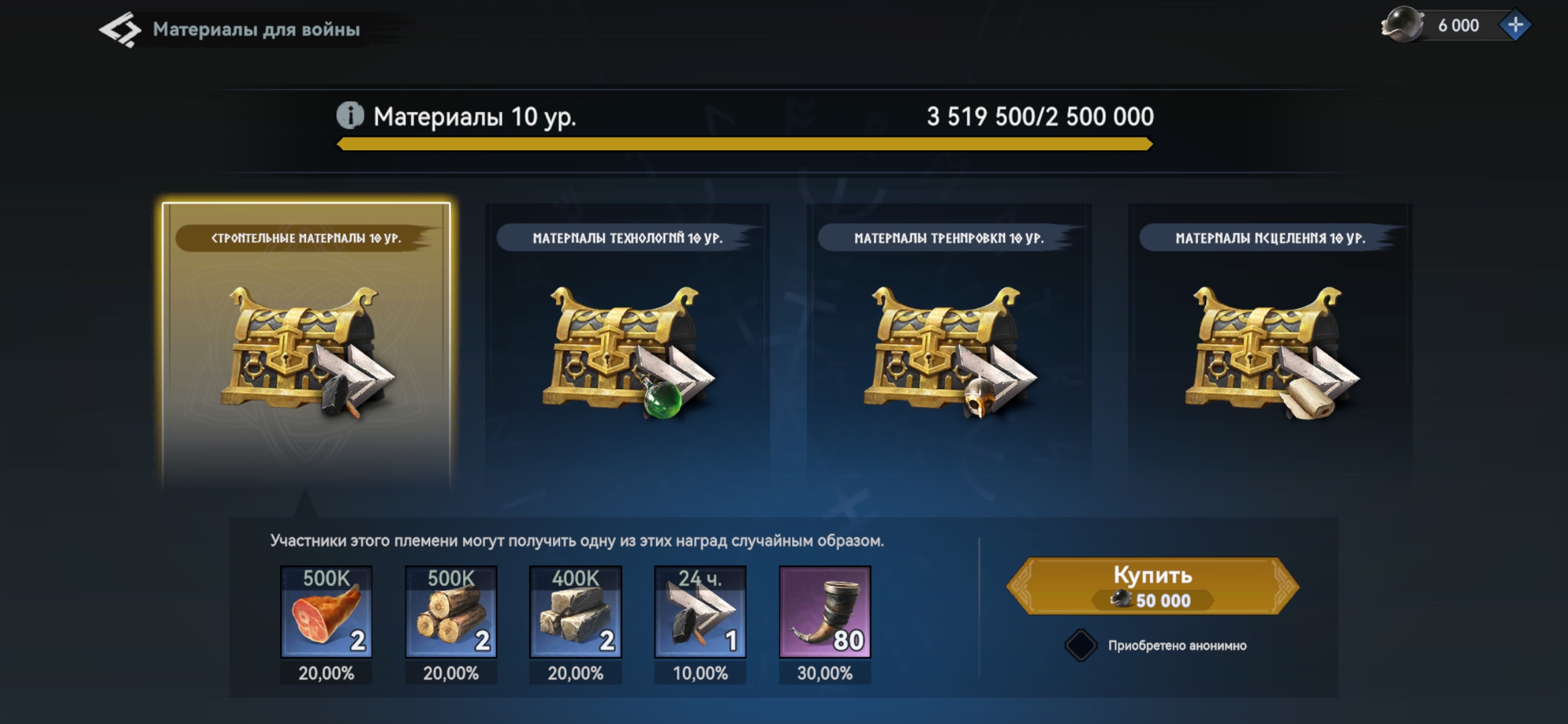View the 24-hour building speedup reward
Viewport: 1568px width, 724px height.
[x=700, y=612]
